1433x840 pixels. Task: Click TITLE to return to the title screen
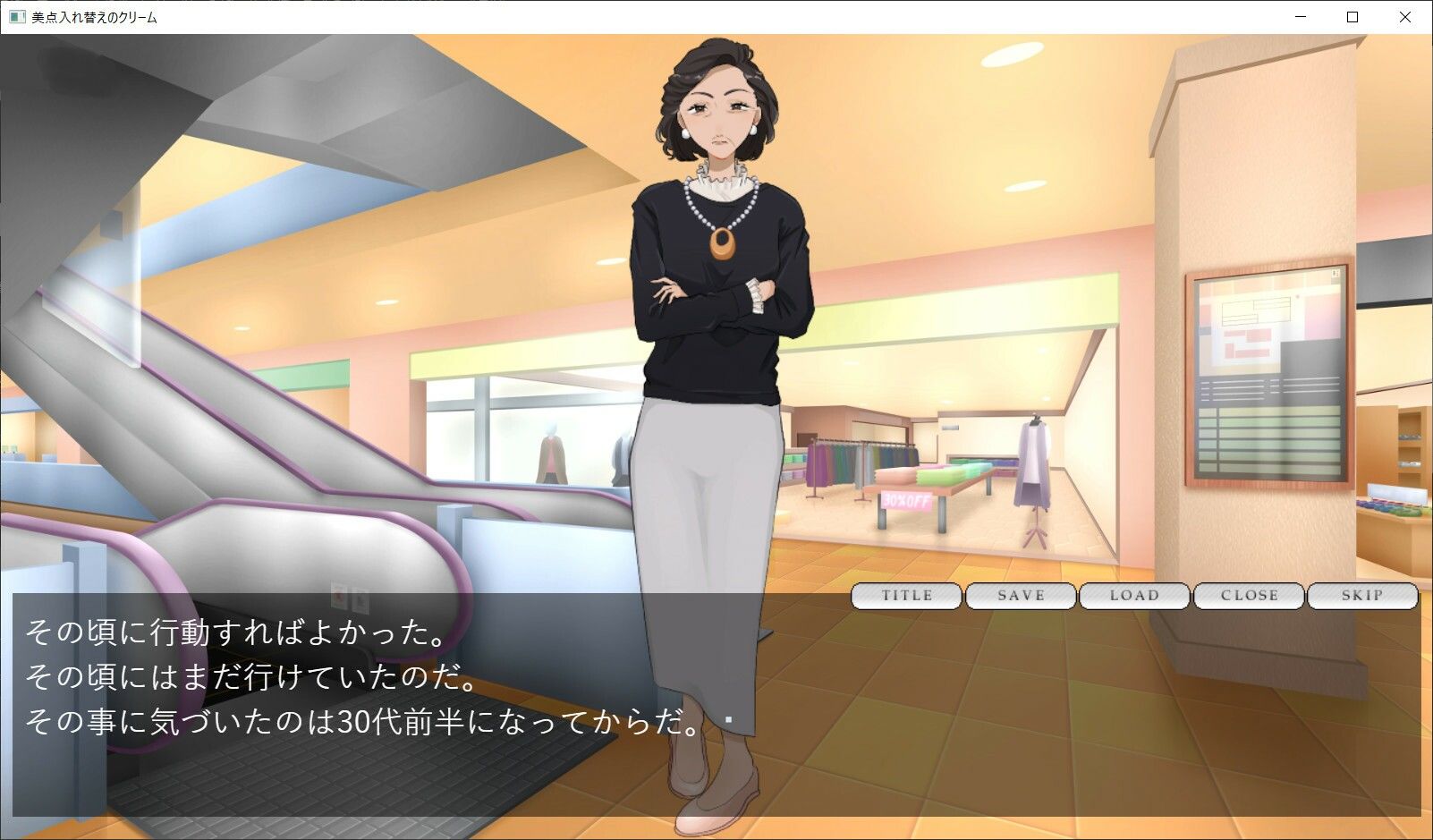click(x=906, y=596)
